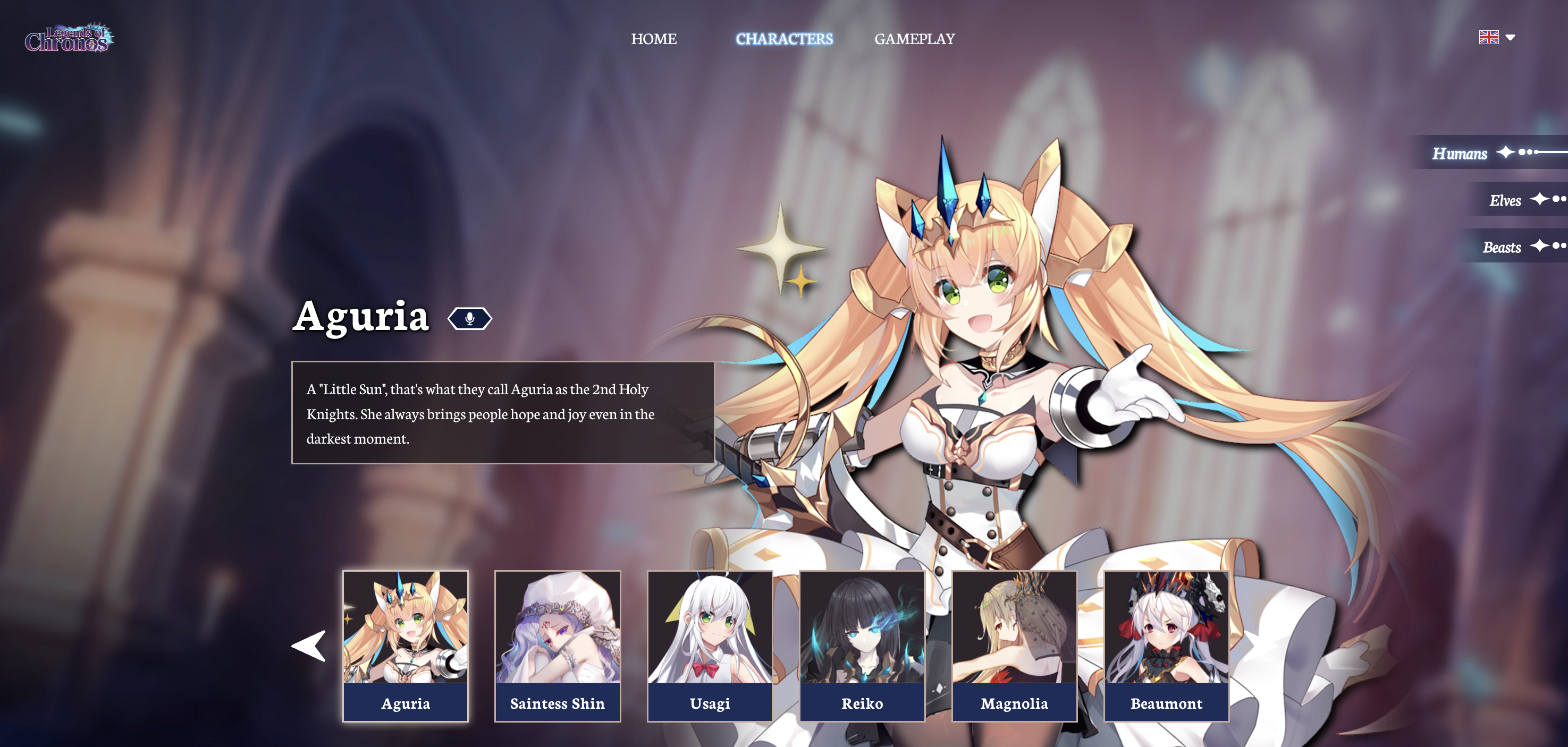Click the left arrow of character carousel

click(309, 646)
